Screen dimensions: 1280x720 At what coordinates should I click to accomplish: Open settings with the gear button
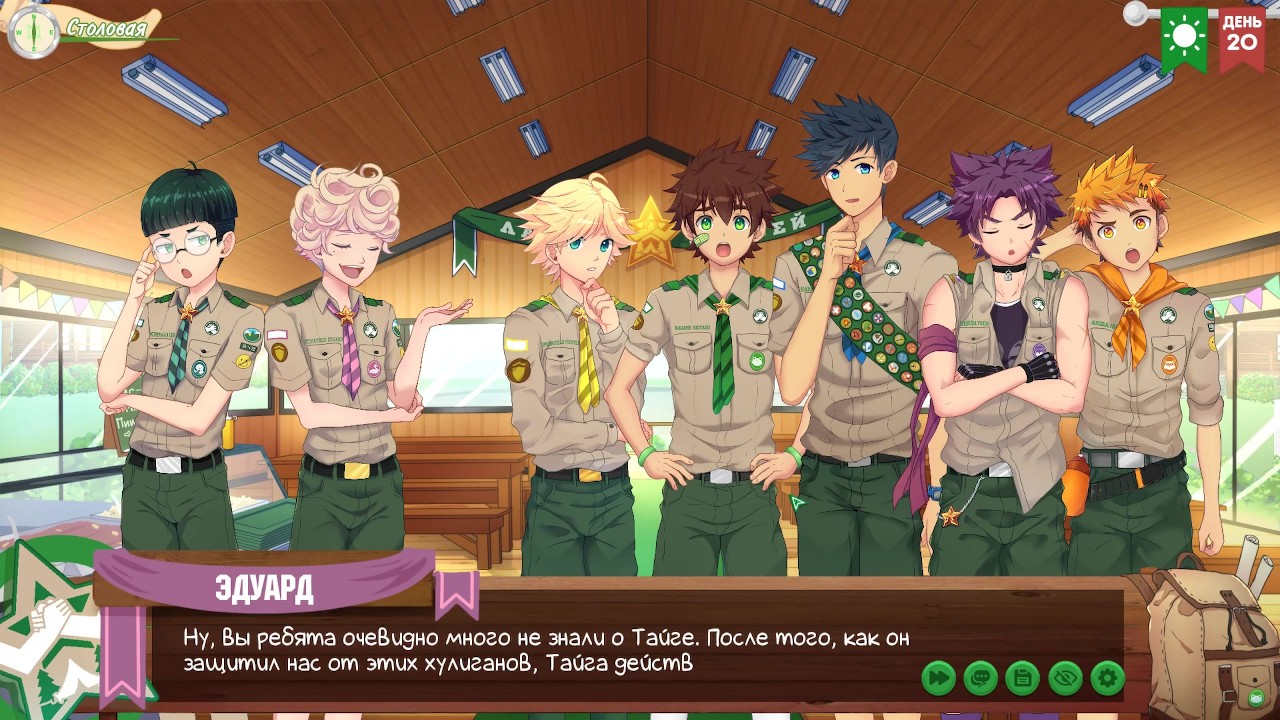pos(1108,678)
